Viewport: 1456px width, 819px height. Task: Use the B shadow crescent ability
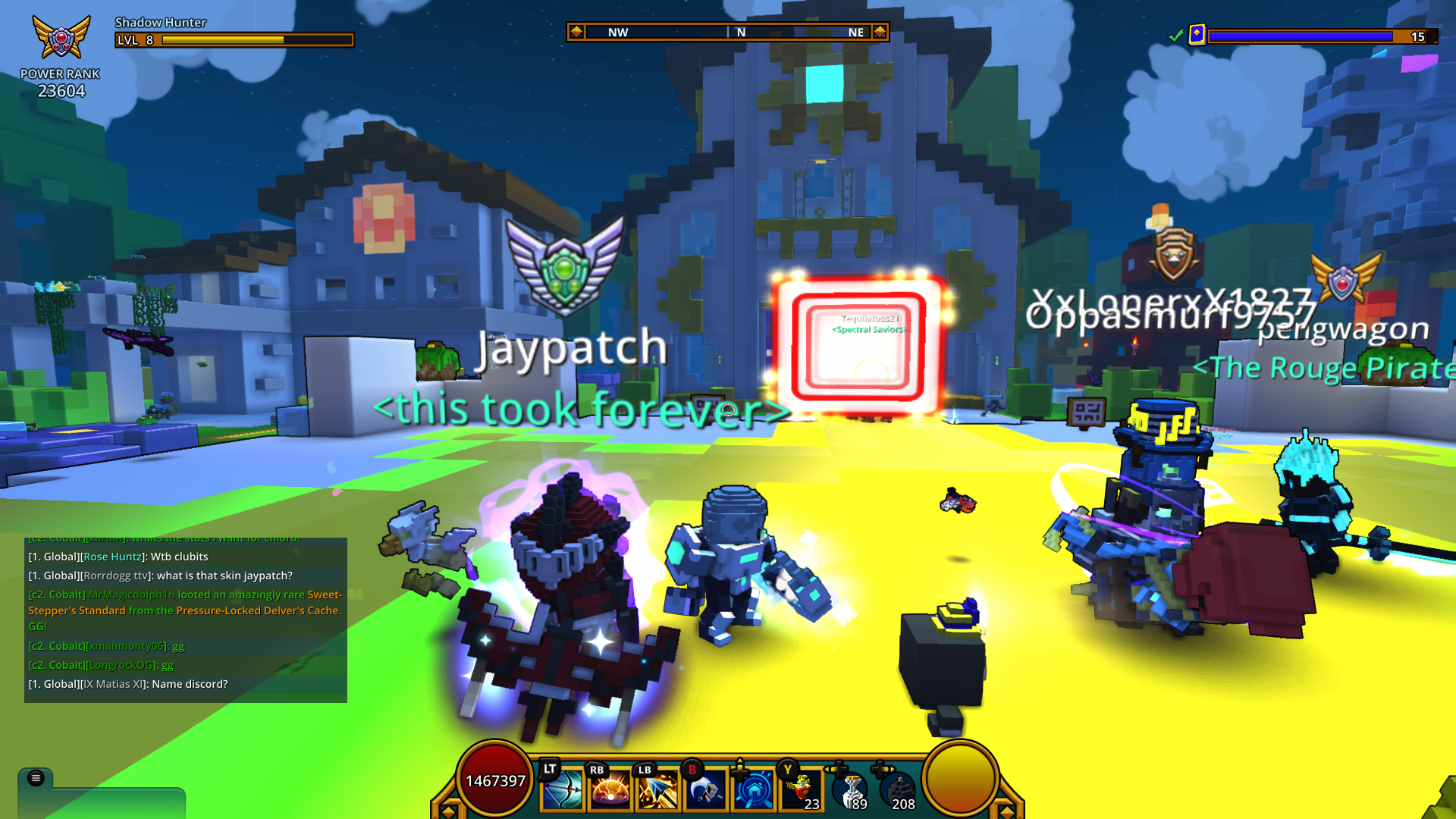(x=707, y=789)
